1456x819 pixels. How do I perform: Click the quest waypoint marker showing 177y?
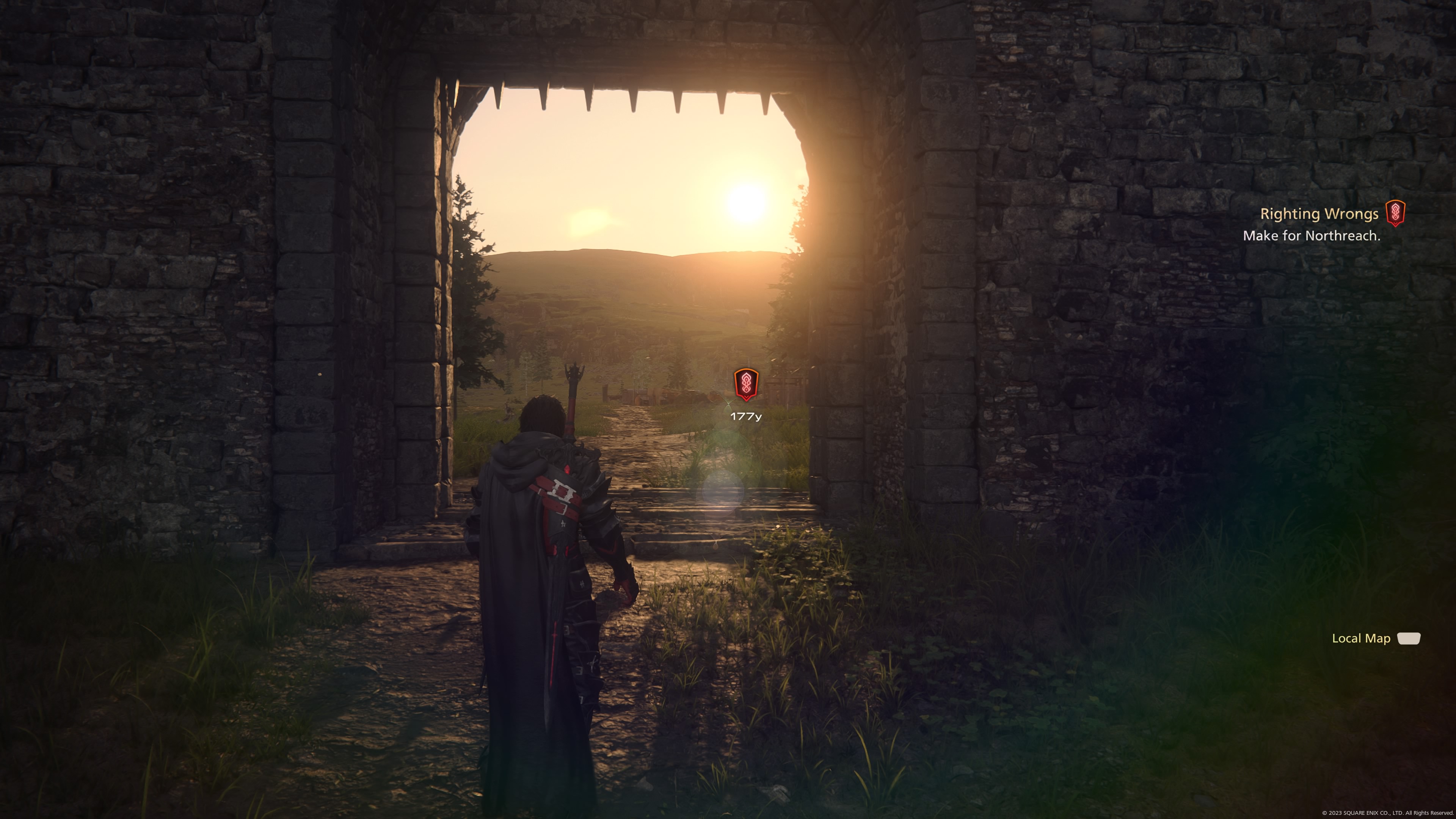point(745,384)
